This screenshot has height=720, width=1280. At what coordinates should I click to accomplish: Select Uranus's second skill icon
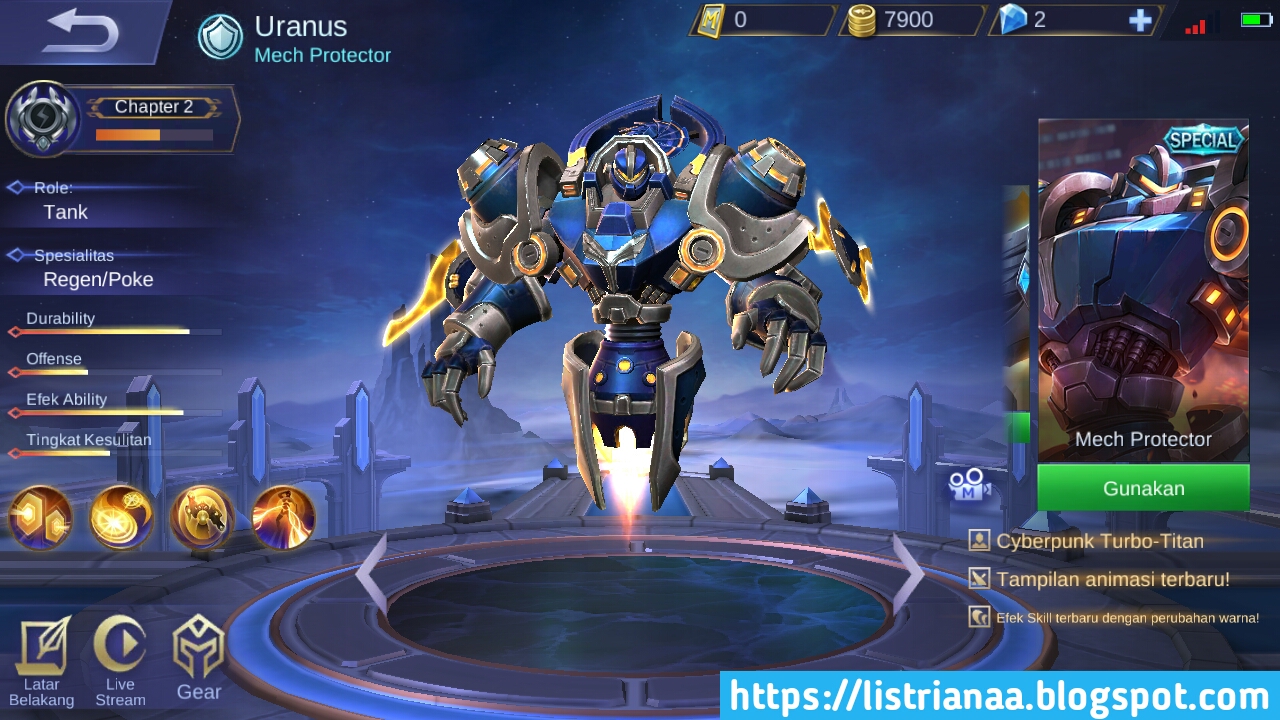200,518
